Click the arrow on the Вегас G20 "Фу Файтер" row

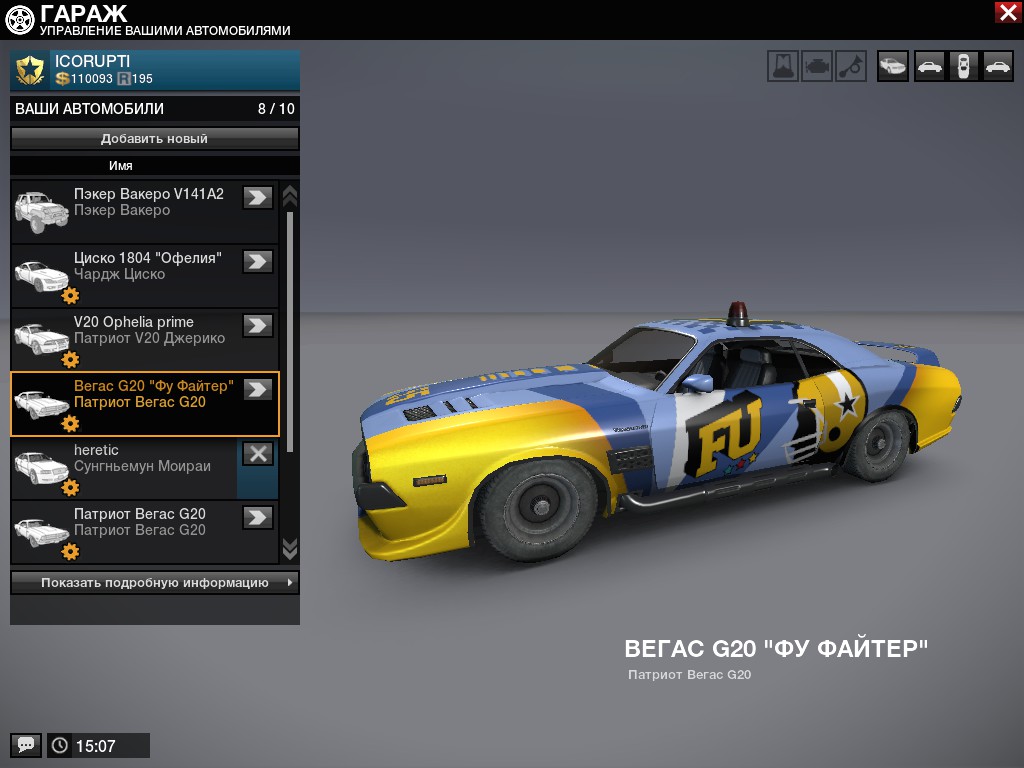coord(258,389)
